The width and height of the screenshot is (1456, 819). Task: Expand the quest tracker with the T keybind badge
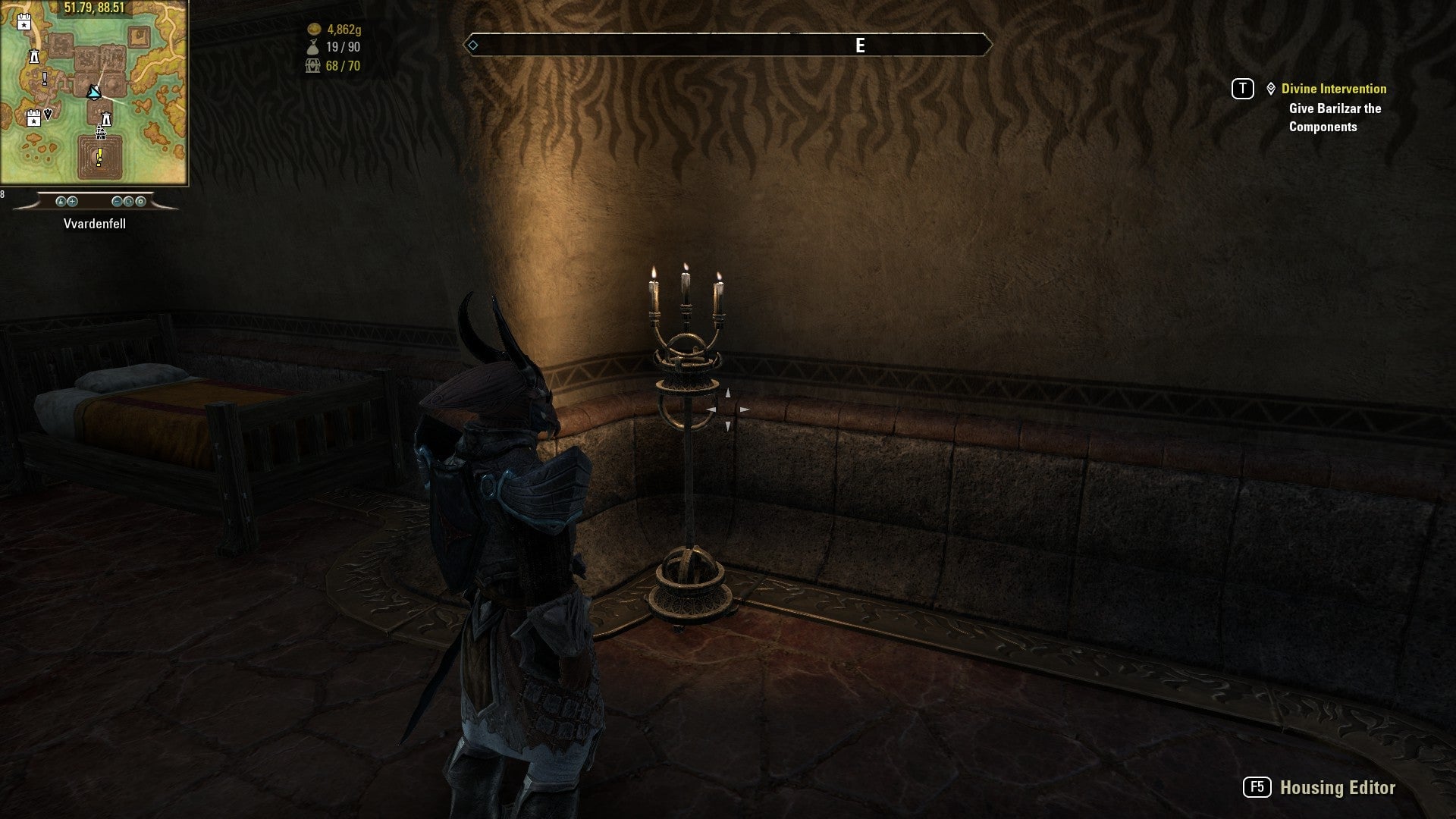(x=1242, y=89)
